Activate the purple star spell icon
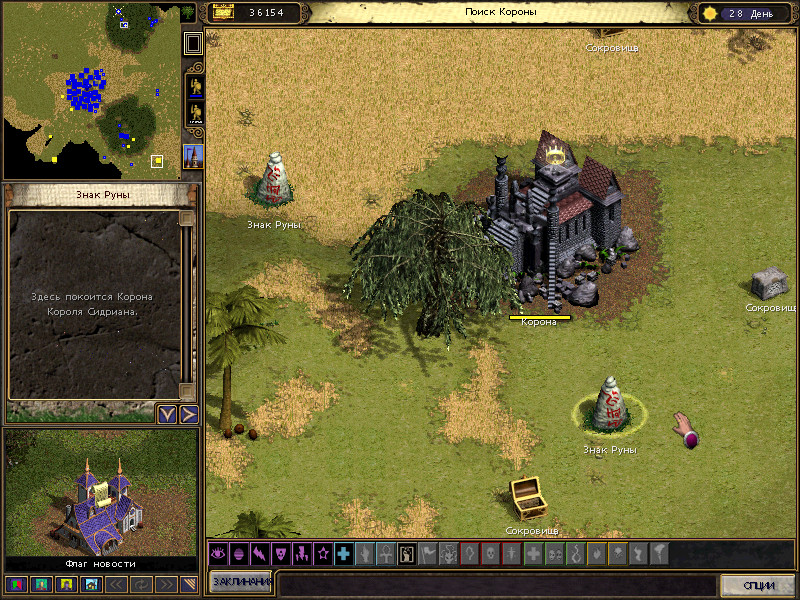The width and height of the screenshot is (800, 600). [x=322, y=553]
